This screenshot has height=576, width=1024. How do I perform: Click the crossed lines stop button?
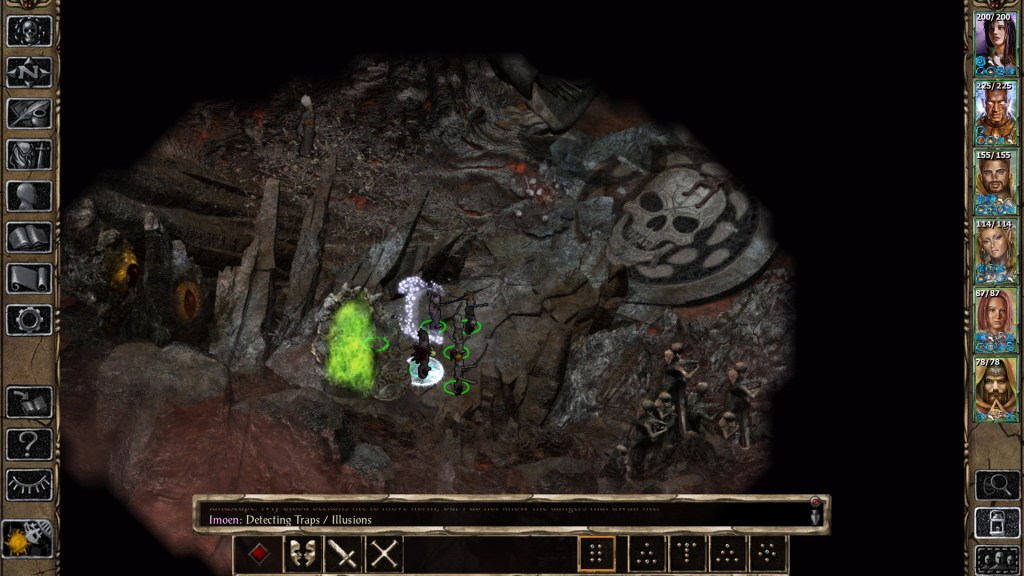[384, 554]
